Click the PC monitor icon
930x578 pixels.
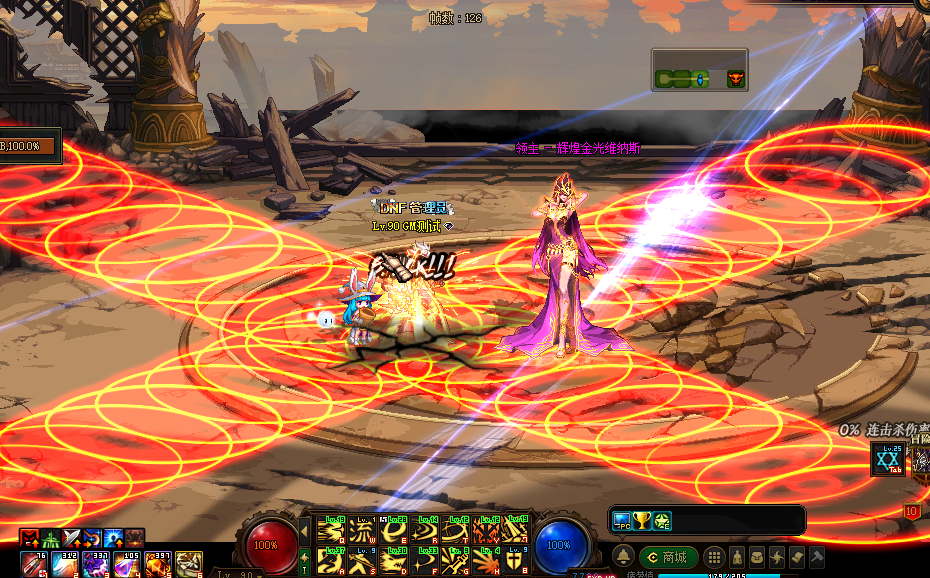(x=622, y=520)
